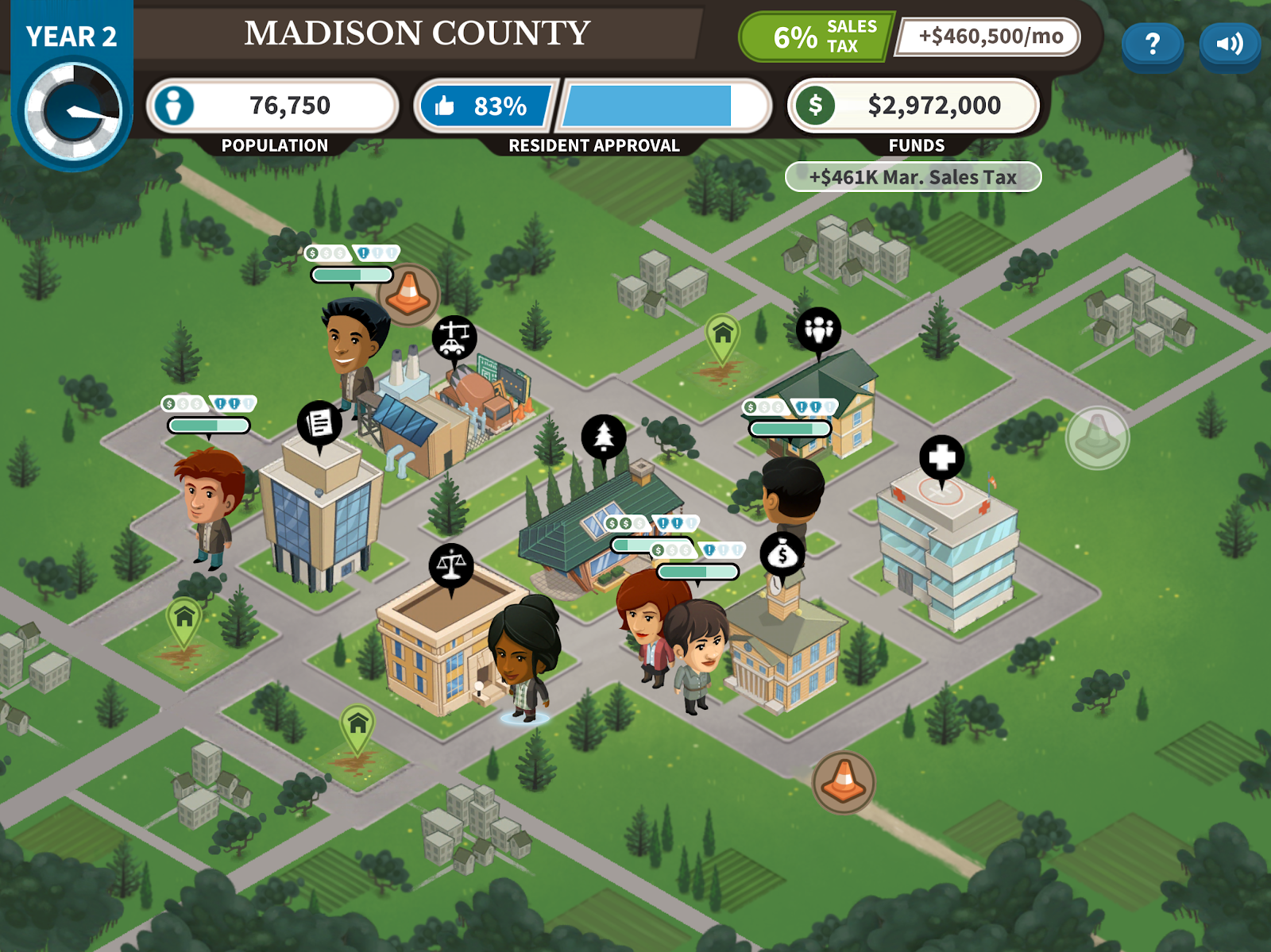This screenshot has height=952, width=1271.
Task: Click the money bag building marker
Action: pos(782,554)
